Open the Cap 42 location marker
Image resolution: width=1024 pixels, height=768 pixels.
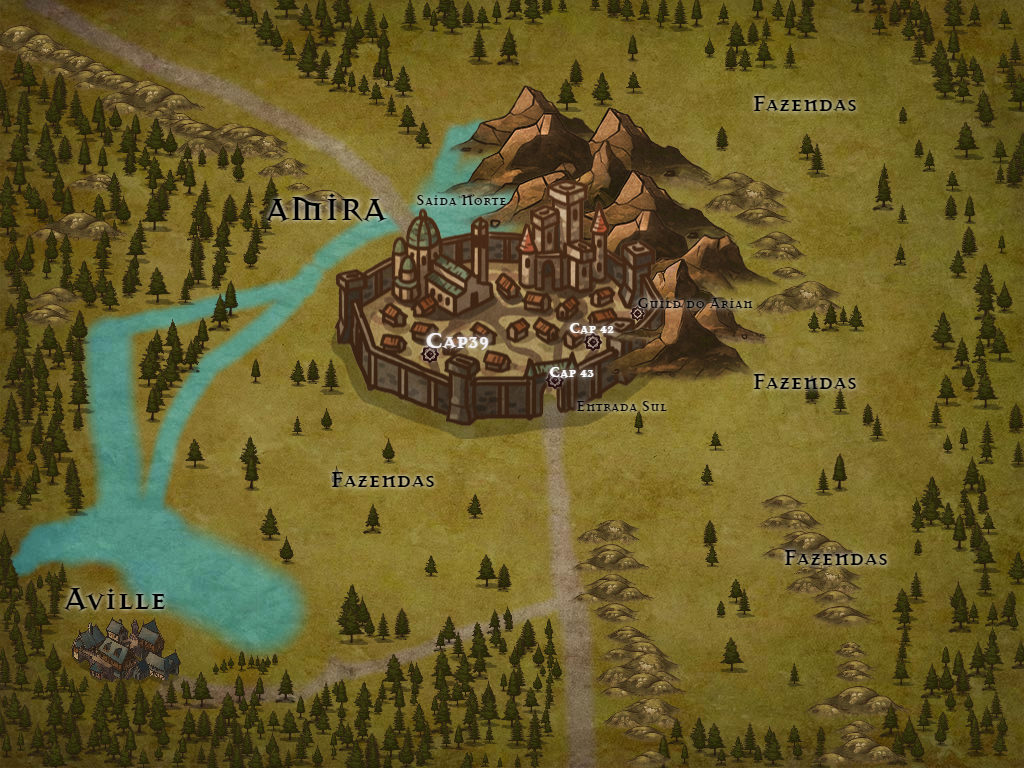(592, 342)
